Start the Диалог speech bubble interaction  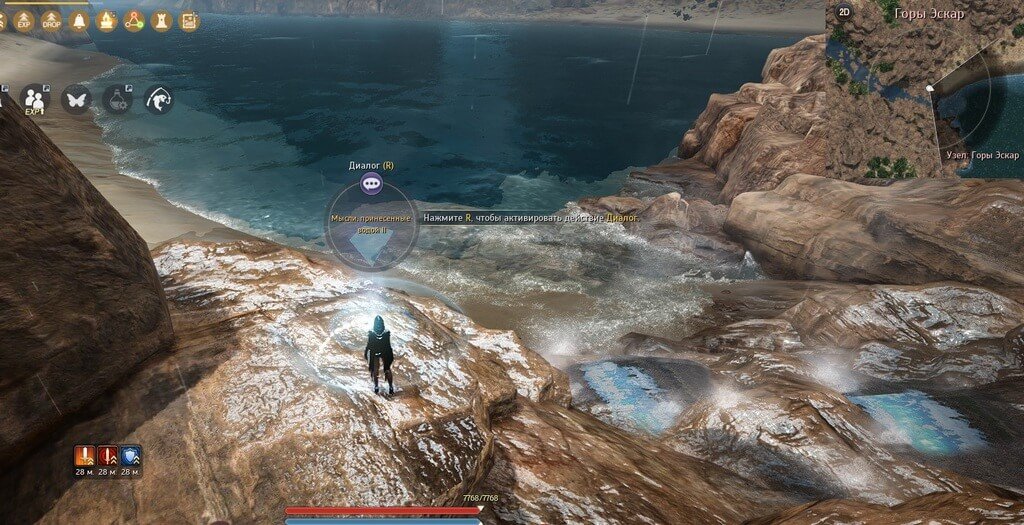tap(372, 183)
